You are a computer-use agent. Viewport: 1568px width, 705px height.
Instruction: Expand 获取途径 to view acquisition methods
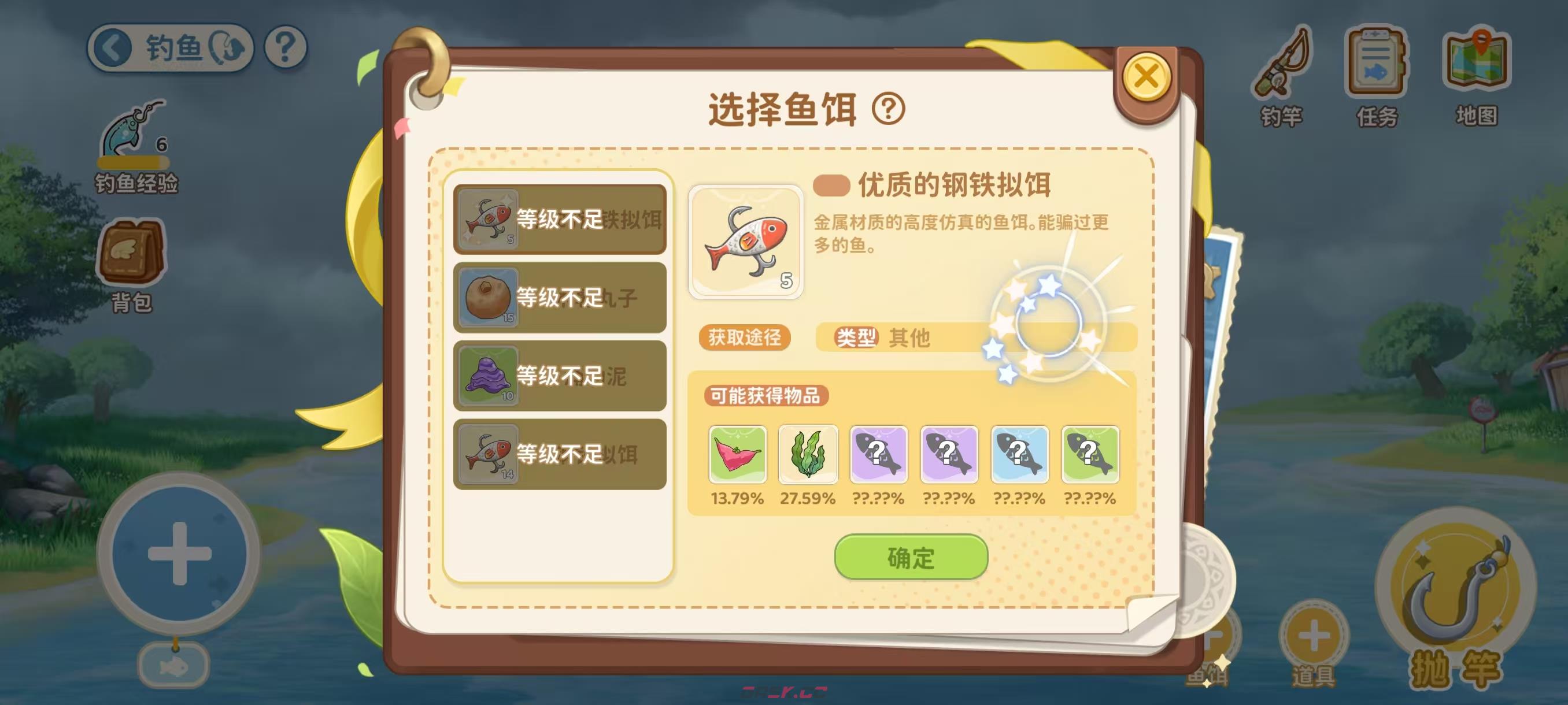(744, 338)
